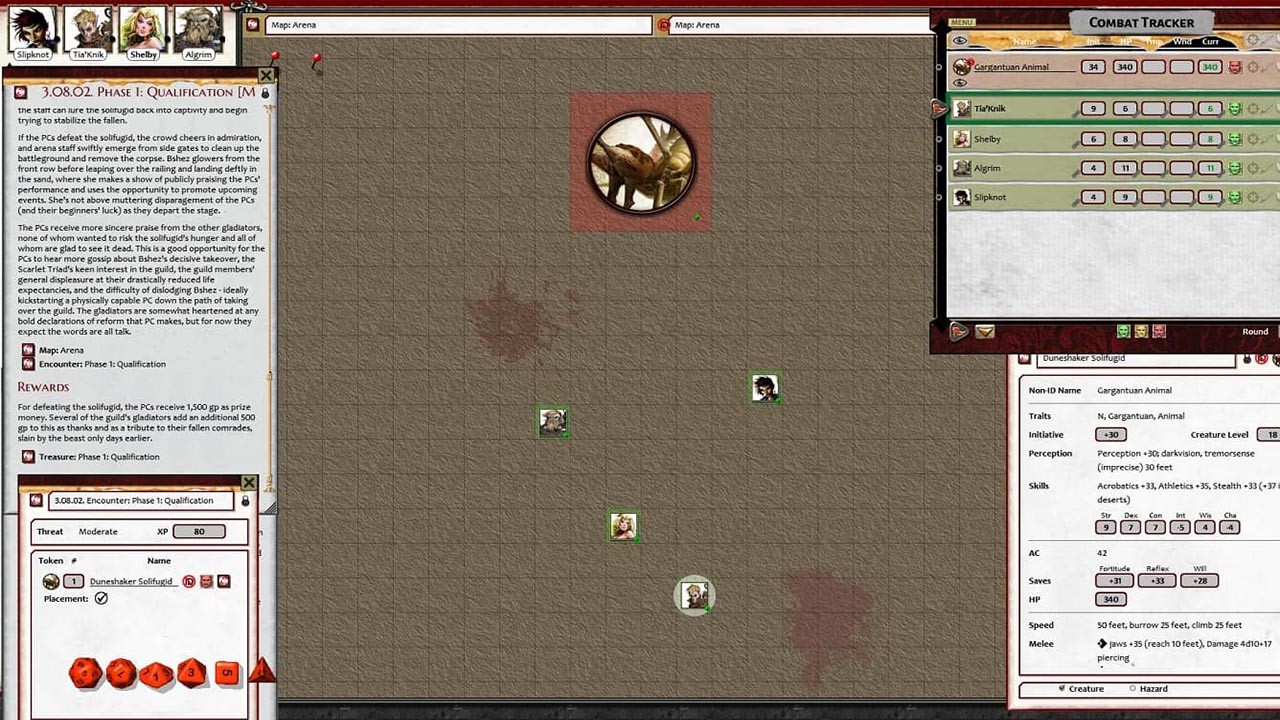Click the red icon in the Map: Arena title bar
The width and height of the screenshot is (1280, 720).
(666, 25)
